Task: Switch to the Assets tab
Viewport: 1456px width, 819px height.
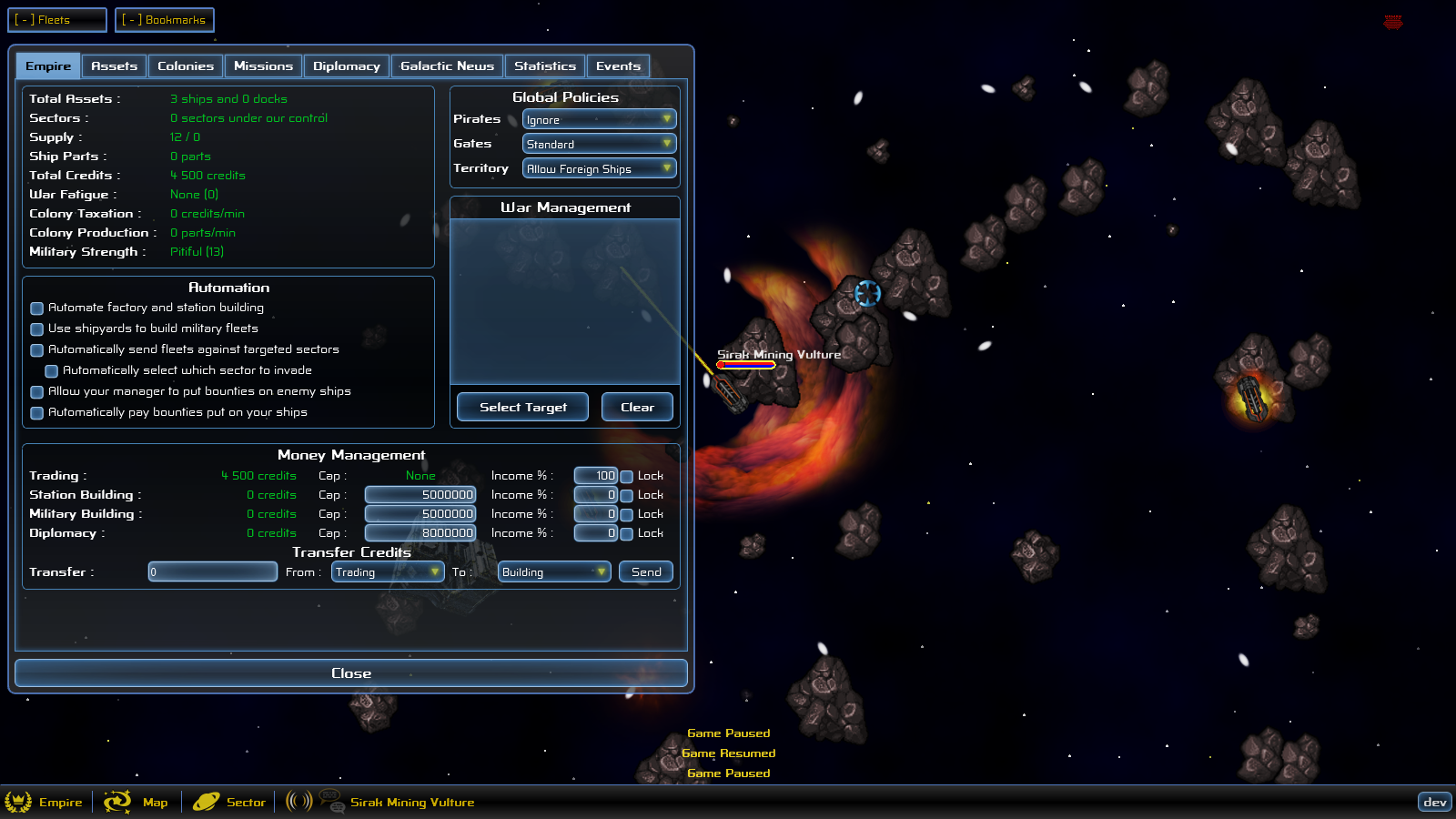Action: tap(114, 66)
